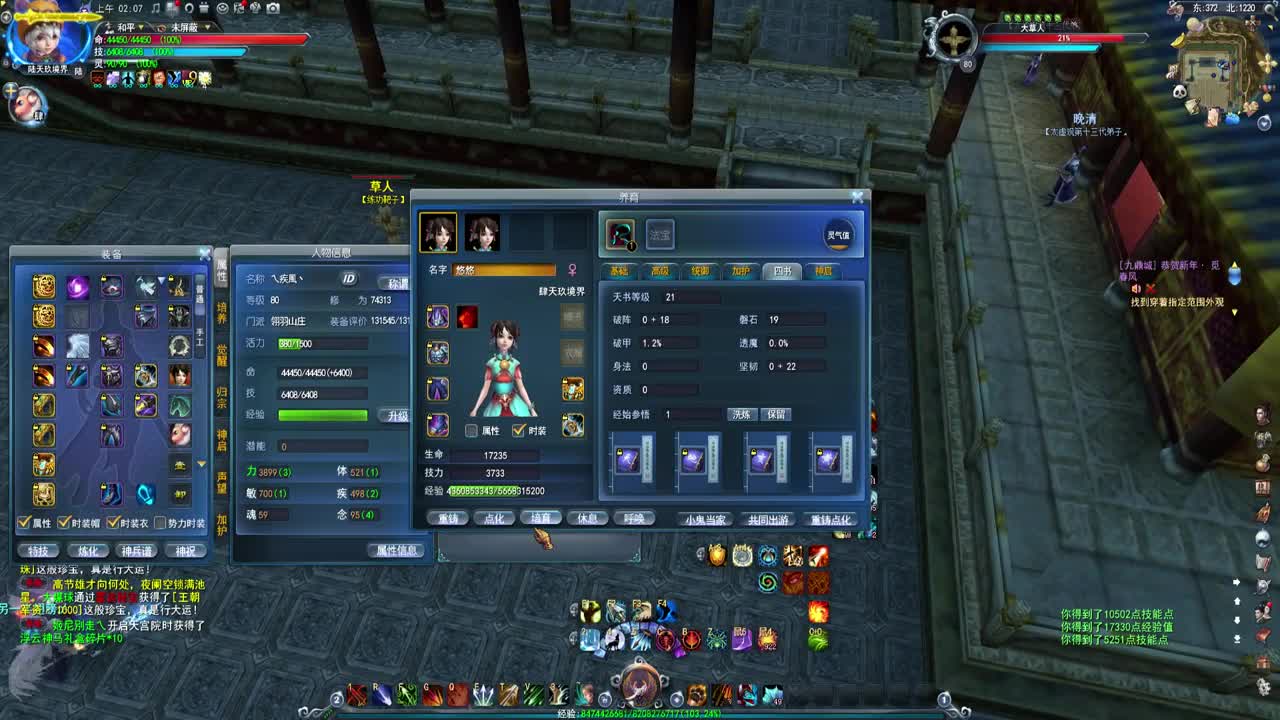Screen dimensions: 1280x720
Task: Collapse the item list with the top yellow triangle
Action: coord(160,279)
